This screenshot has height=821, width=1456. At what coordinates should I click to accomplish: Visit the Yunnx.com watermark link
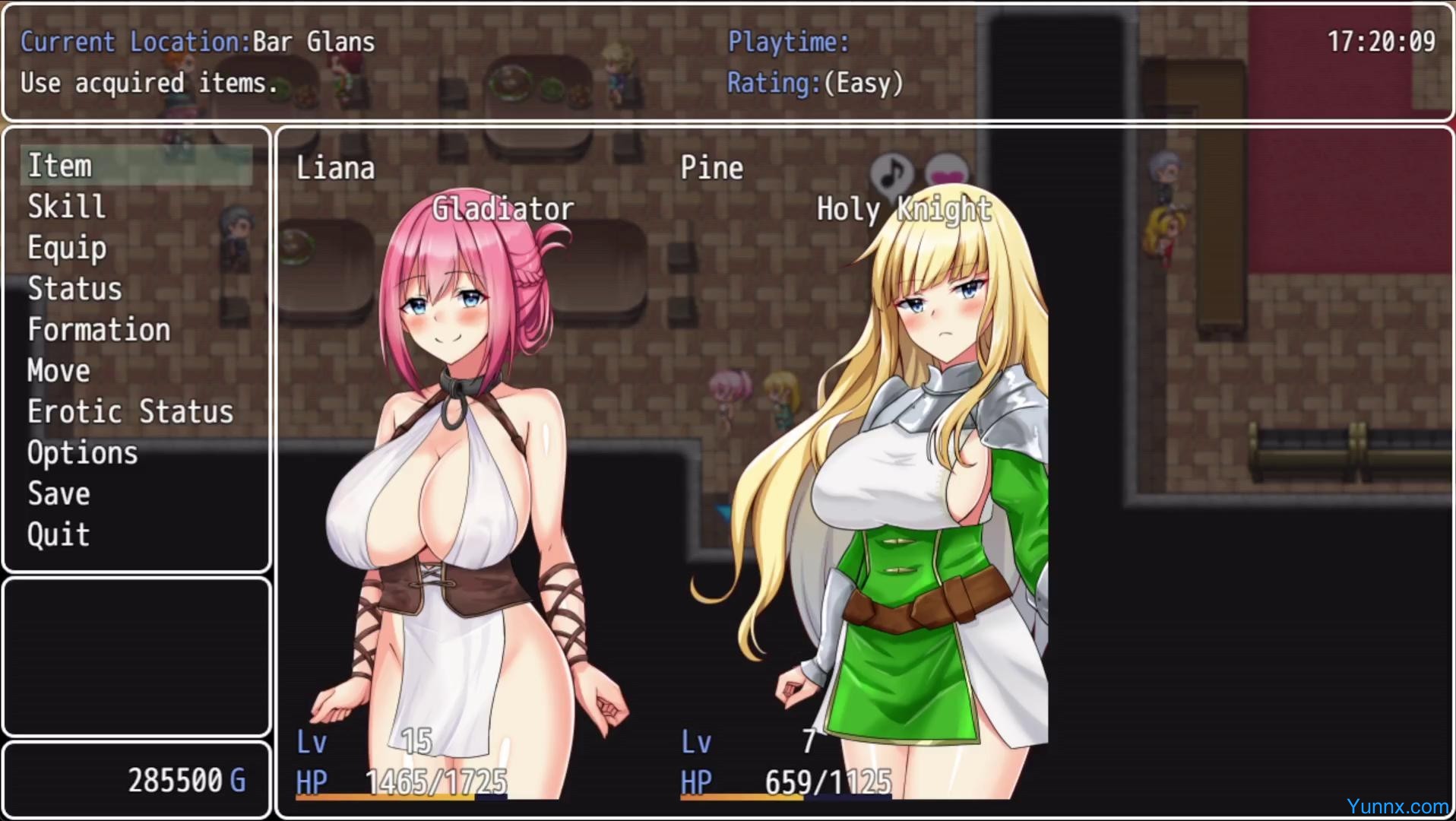1397,806
